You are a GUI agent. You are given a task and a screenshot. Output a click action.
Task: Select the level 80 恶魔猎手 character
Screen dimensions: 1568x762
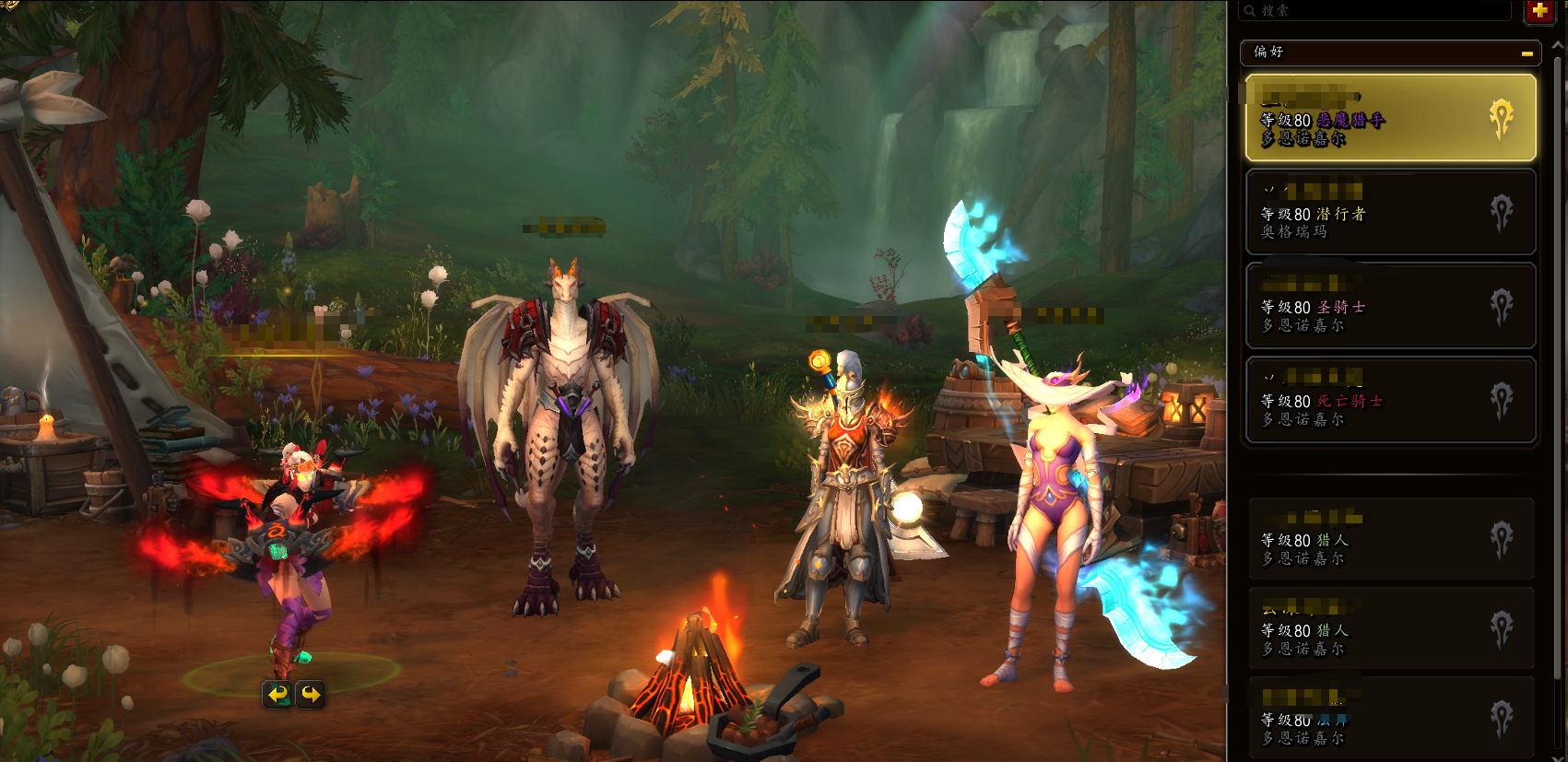coord(1390,119)
